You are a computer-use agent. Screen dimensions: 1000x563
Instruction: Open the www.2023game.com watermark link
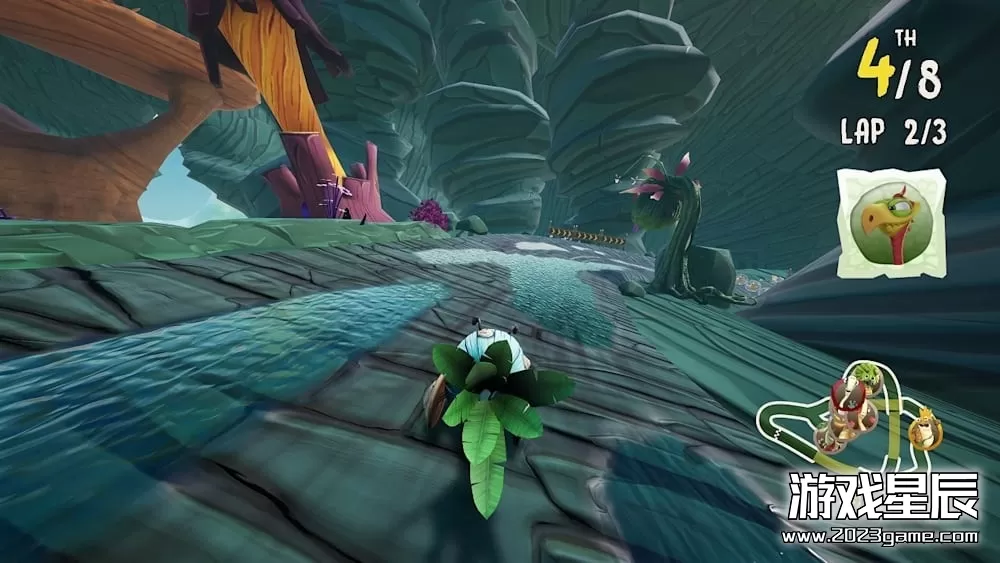(880, 537)
